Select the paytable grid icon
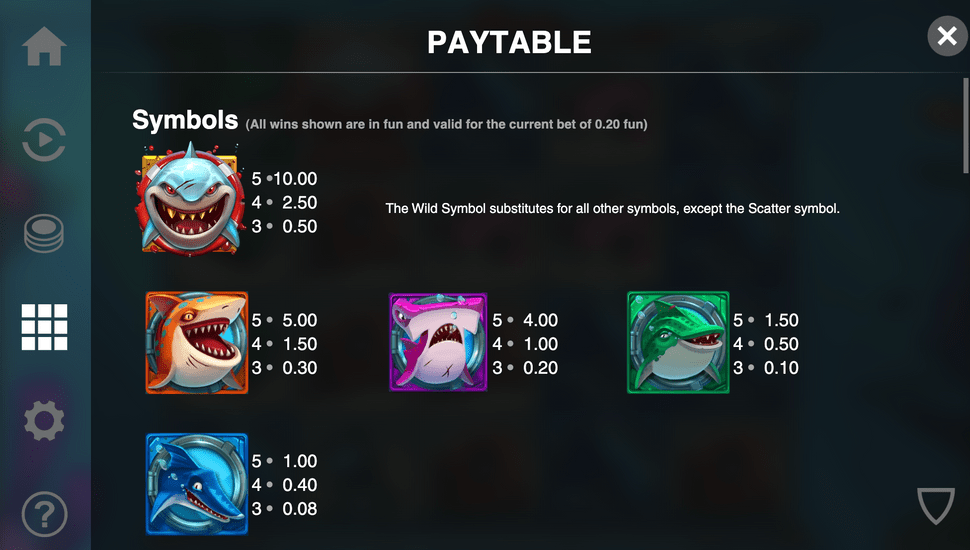This screenshot has height=550, width=970. (45, 327)
